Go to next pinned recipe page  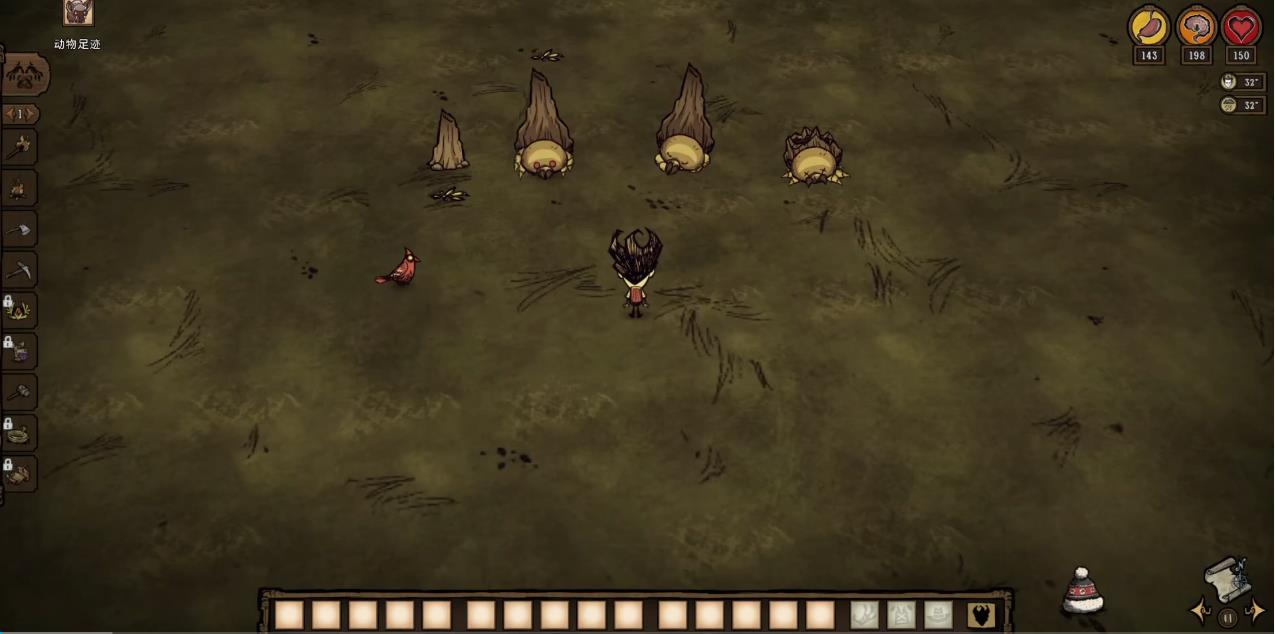(32, 114)
